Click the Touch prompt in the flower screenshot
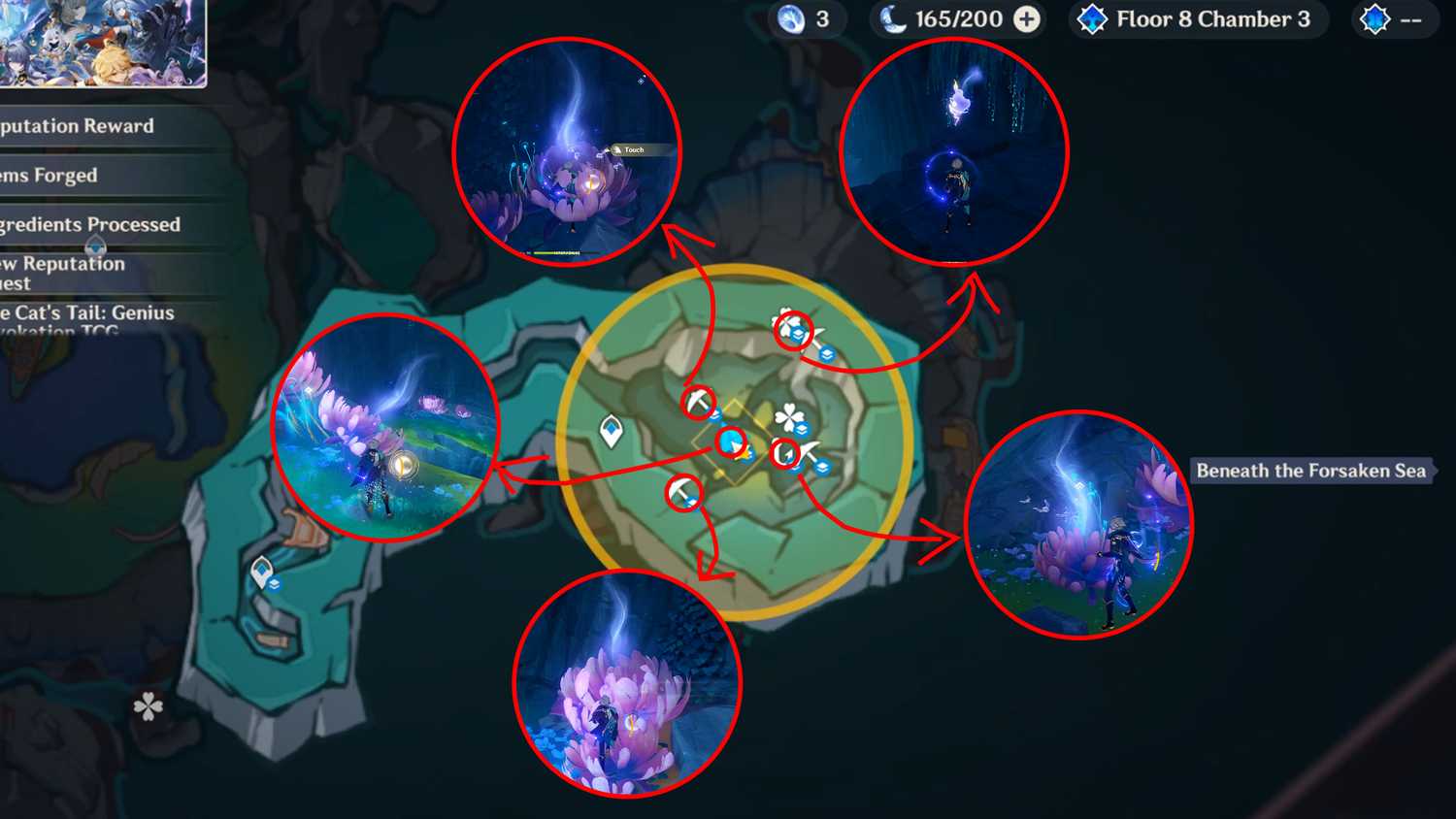The height and width of the screenshot is (819, 1456). click(634, 150)
